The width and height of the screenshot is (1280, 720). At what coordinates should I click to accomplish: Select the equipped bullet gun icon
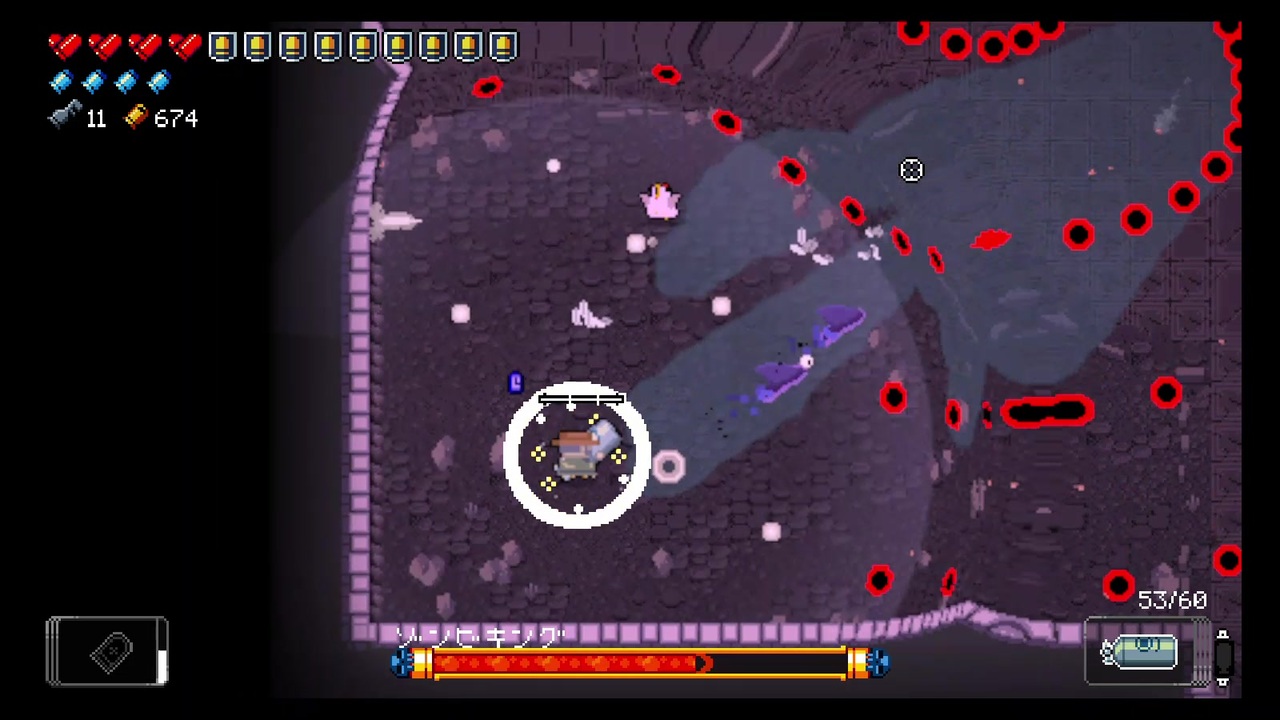(1145, 651)
